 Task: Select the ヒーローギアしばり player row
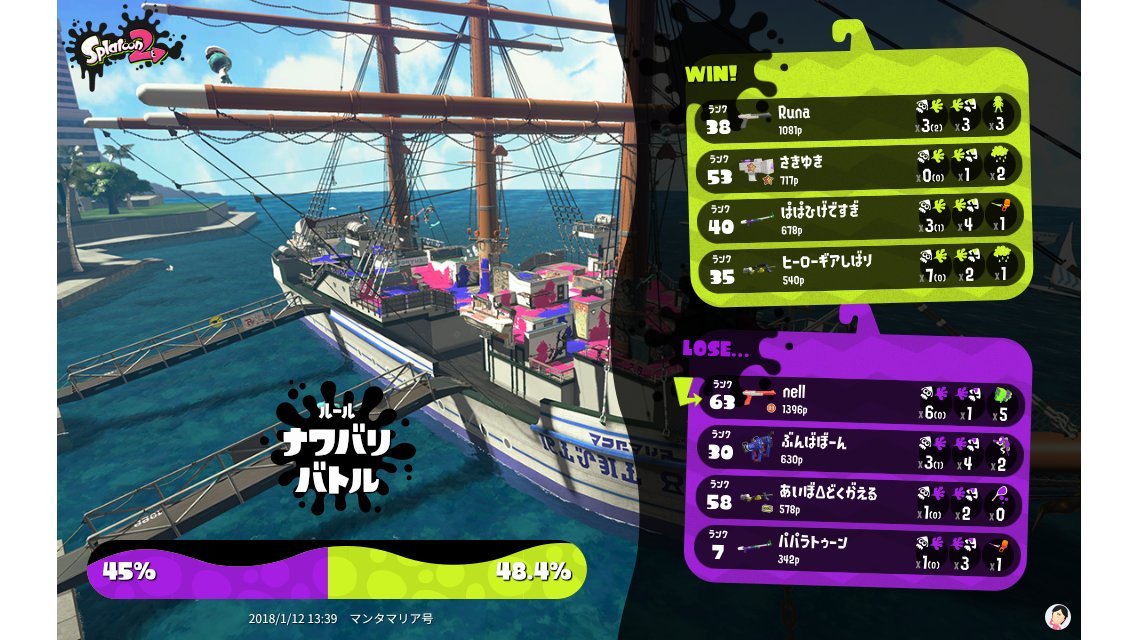[x=860, y=265]
